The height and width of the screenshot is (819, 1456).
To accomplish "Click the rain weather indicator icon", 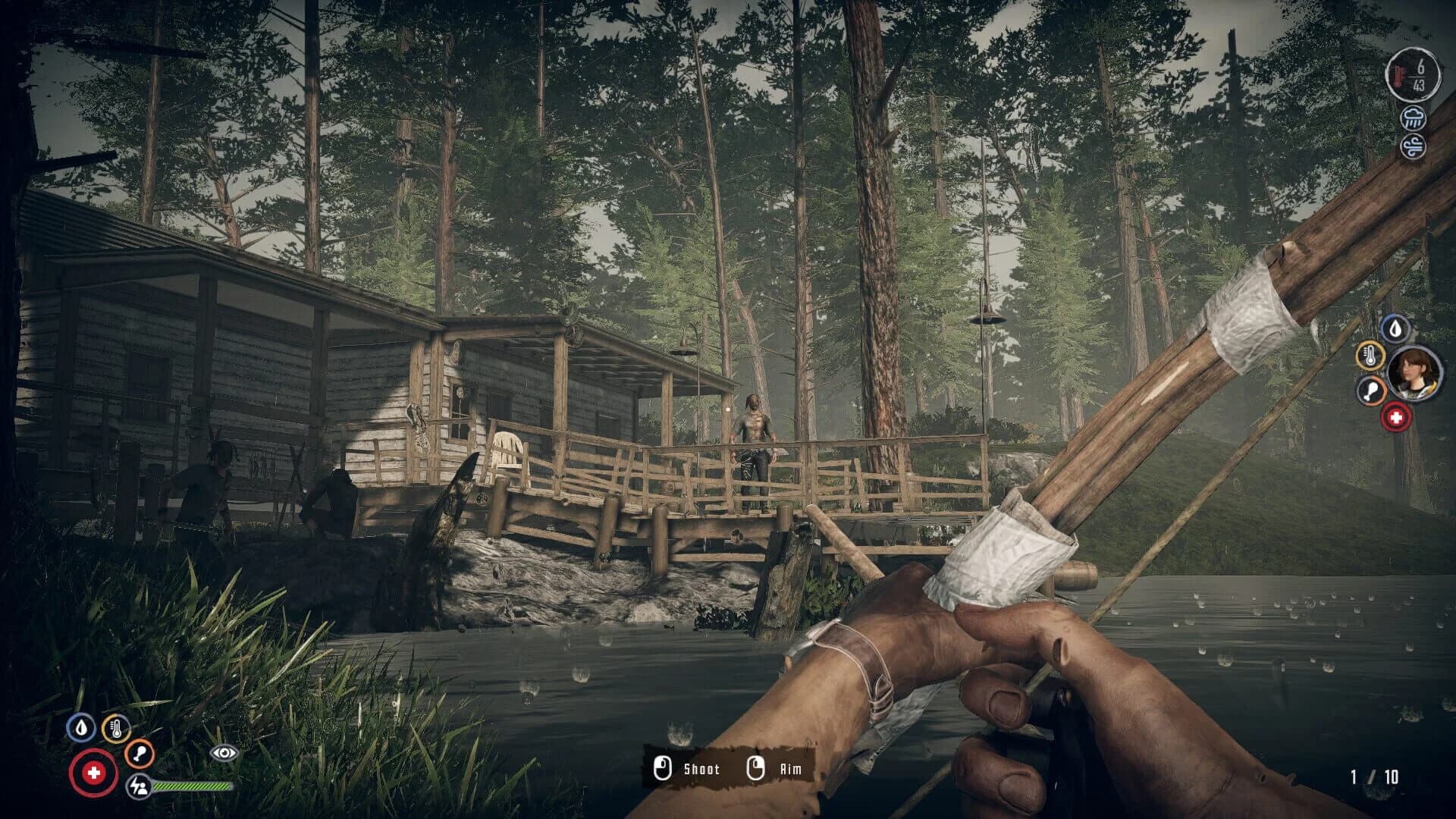I will (1412, 118).
